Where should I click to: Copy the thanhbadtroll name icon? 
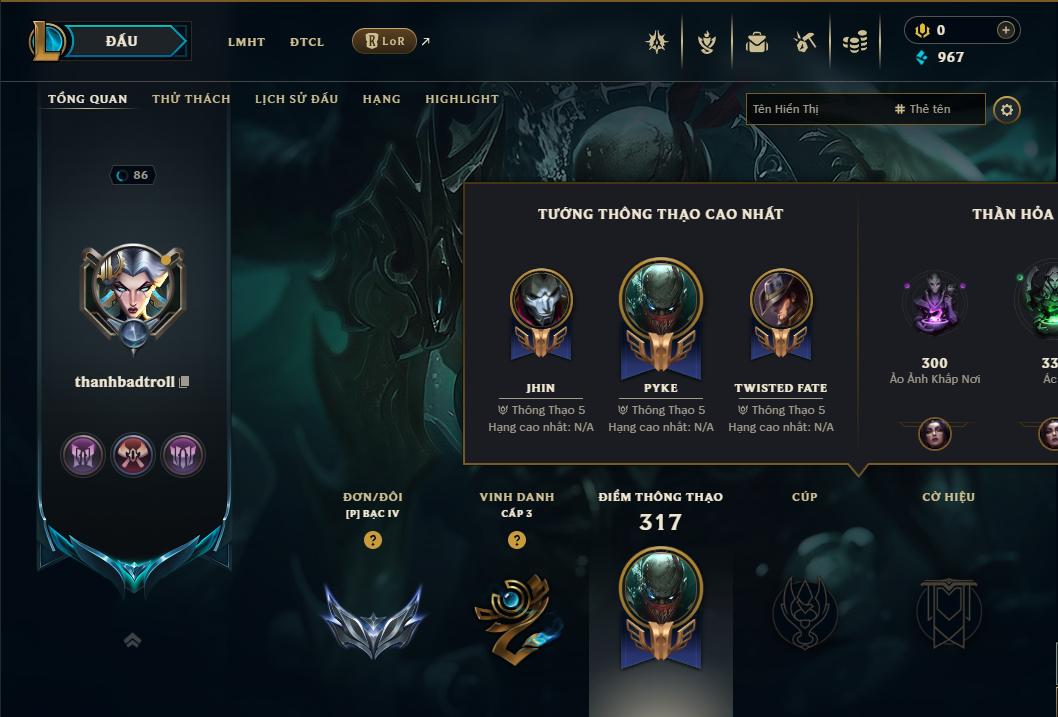pyautogui.click(x=184, y=382)
